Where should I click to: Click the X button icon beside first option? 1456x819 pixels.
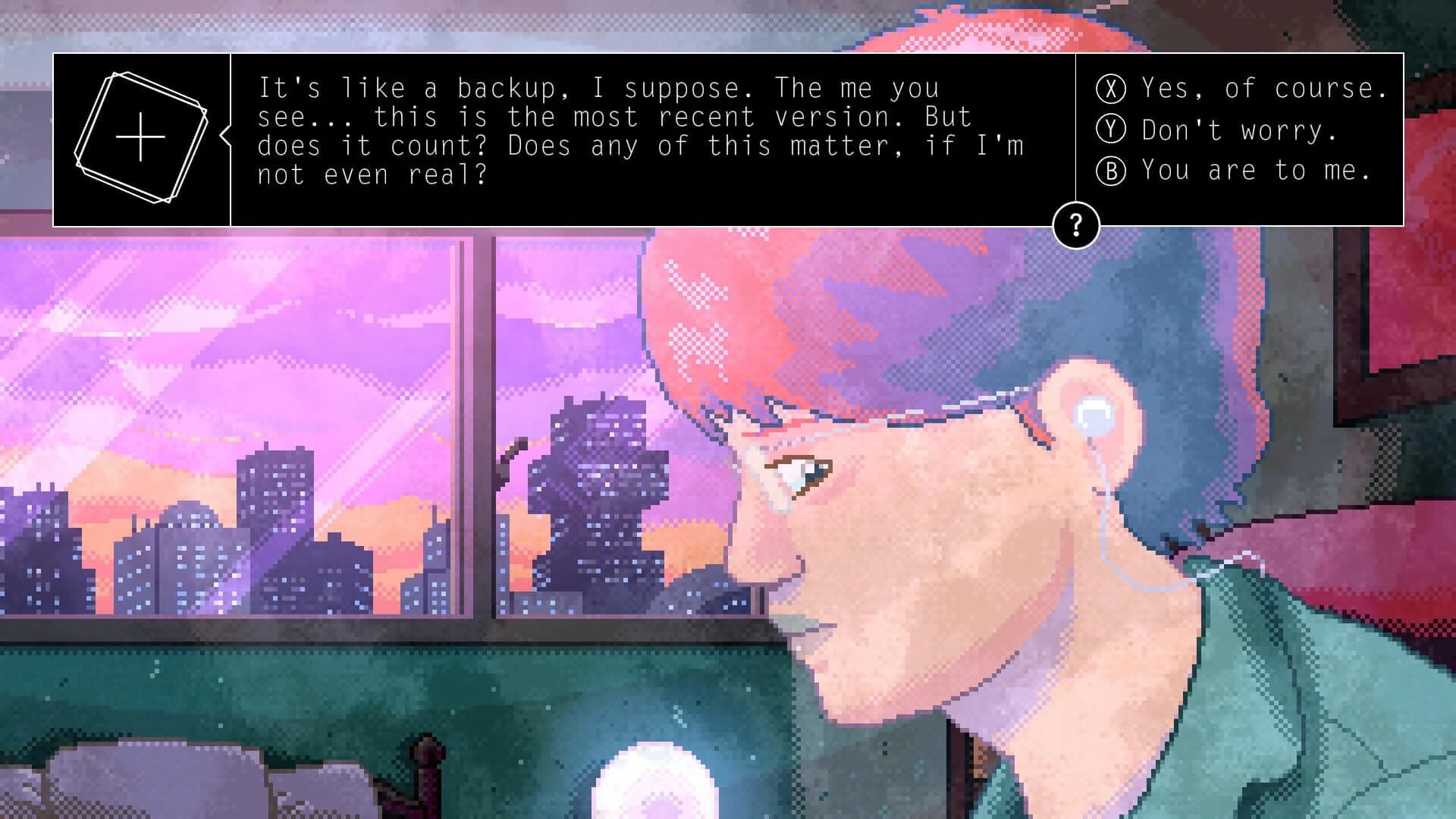coord(1111,89)
